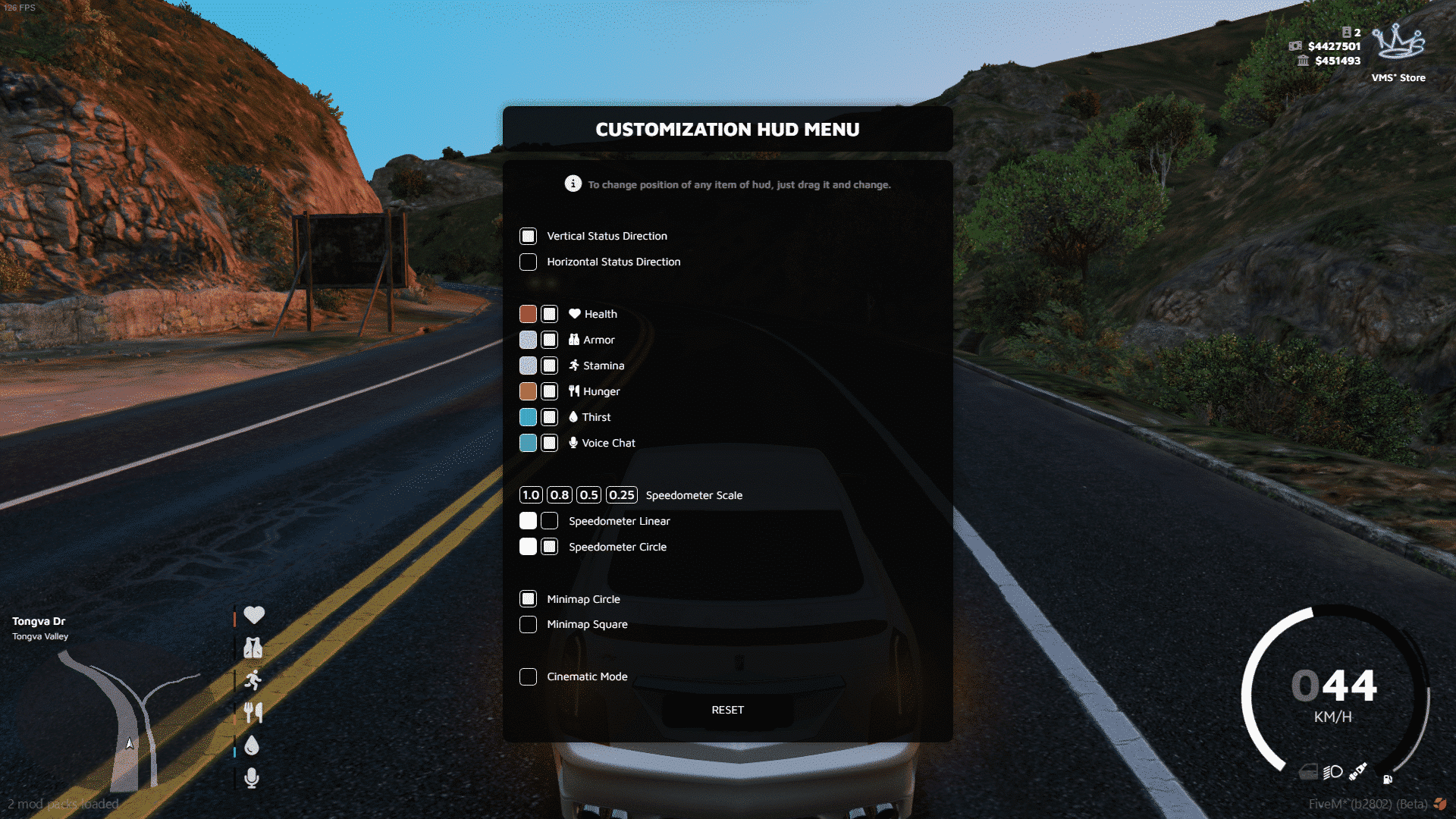Click the health heart icon on the left HUD
The image size is (1456, 819).
(254, 615)
